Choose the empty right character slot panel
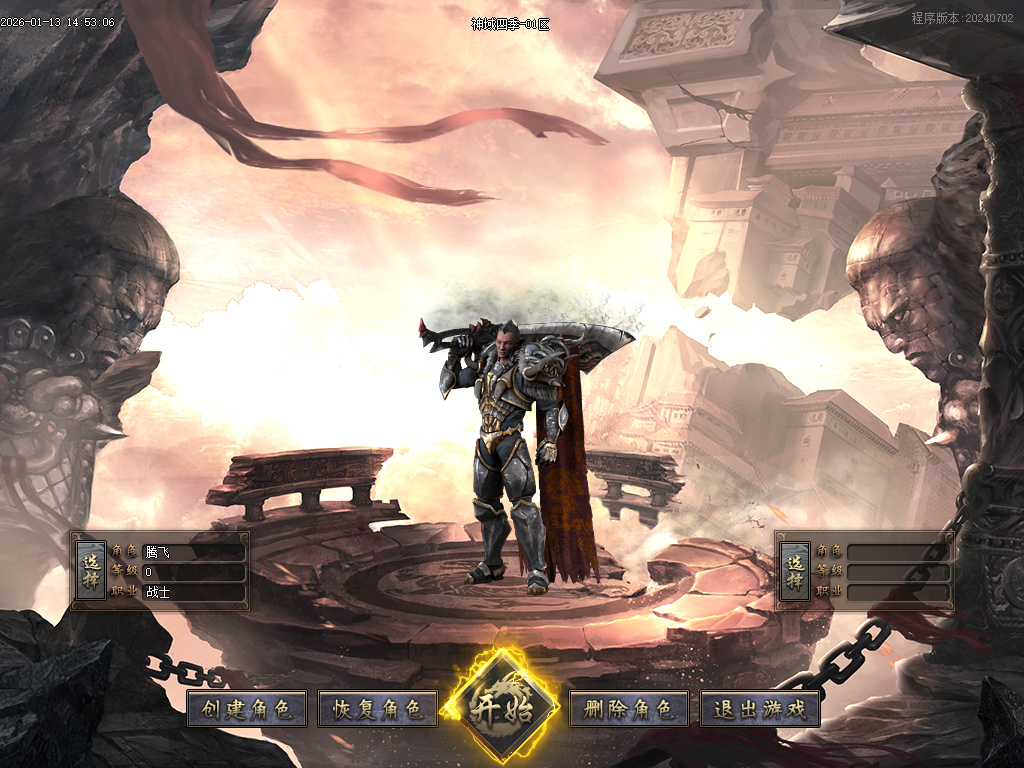The height and width of the screenshot is (768, 1024). point(795,571)
